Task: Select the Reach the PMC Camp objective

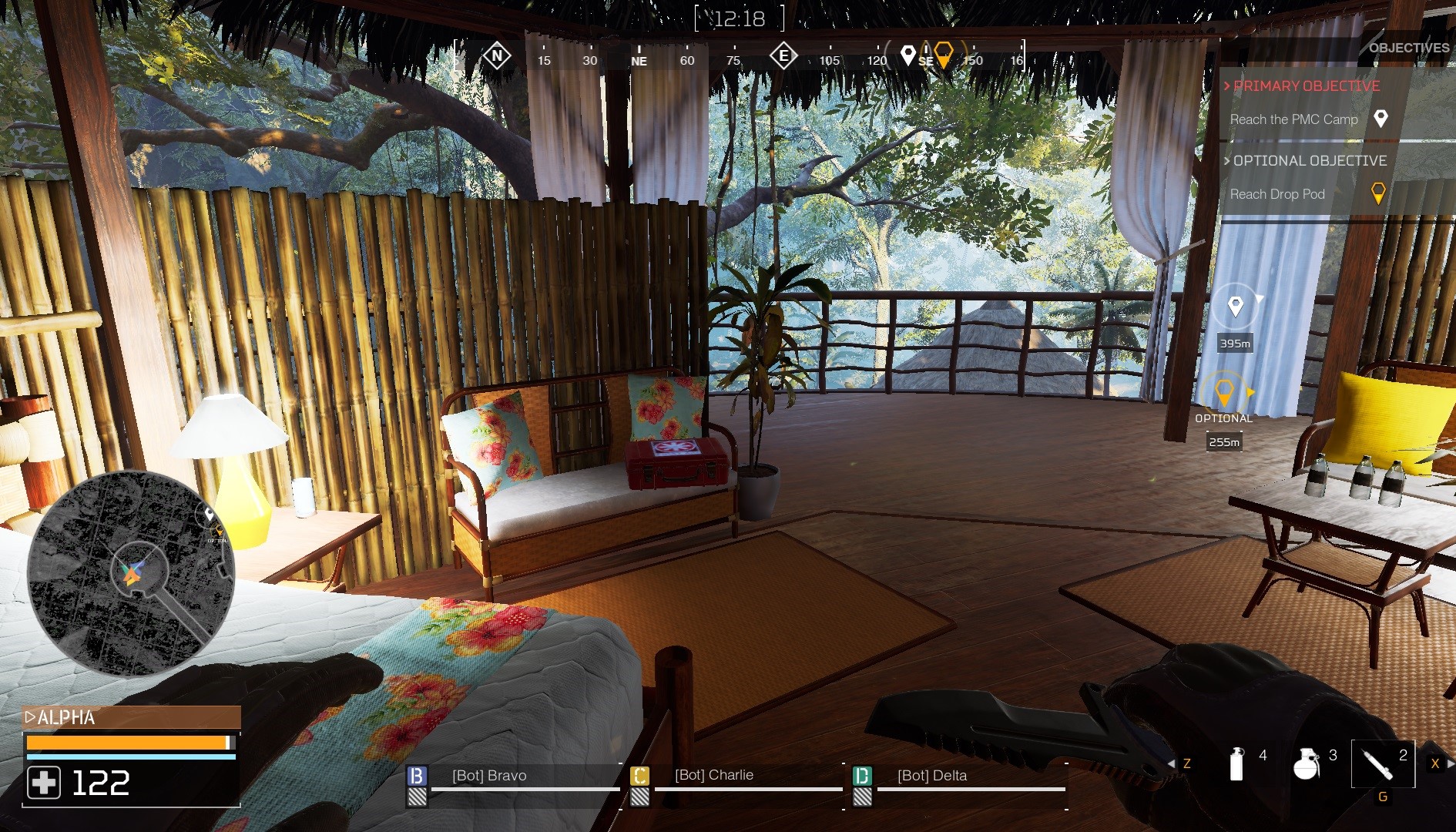Action: (x=1293, y=119)
